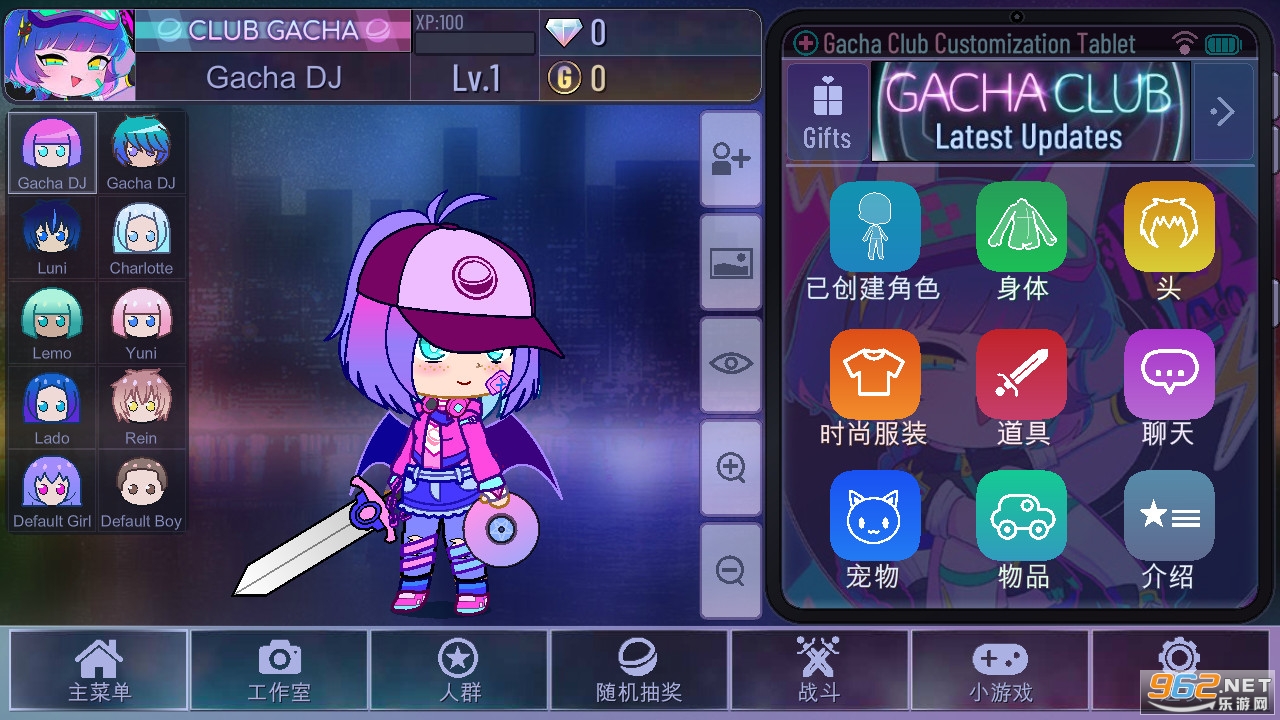
Task: Select the Yuni character slot
Action: tap(141, 323)
